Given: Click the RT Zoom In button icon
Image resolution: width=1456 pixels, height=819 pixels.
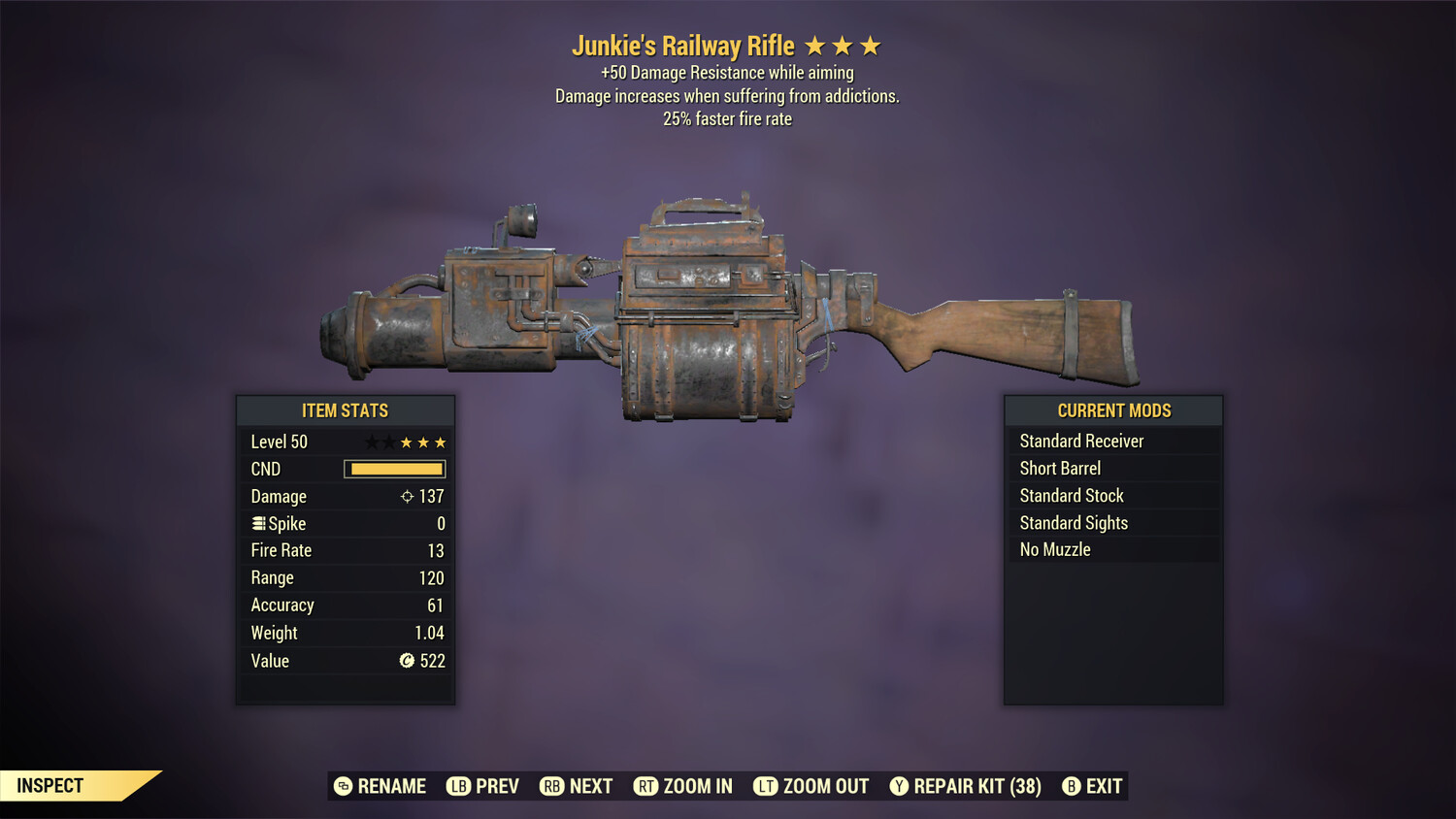Looking at the screenshot, I should [x=646, y=786].
